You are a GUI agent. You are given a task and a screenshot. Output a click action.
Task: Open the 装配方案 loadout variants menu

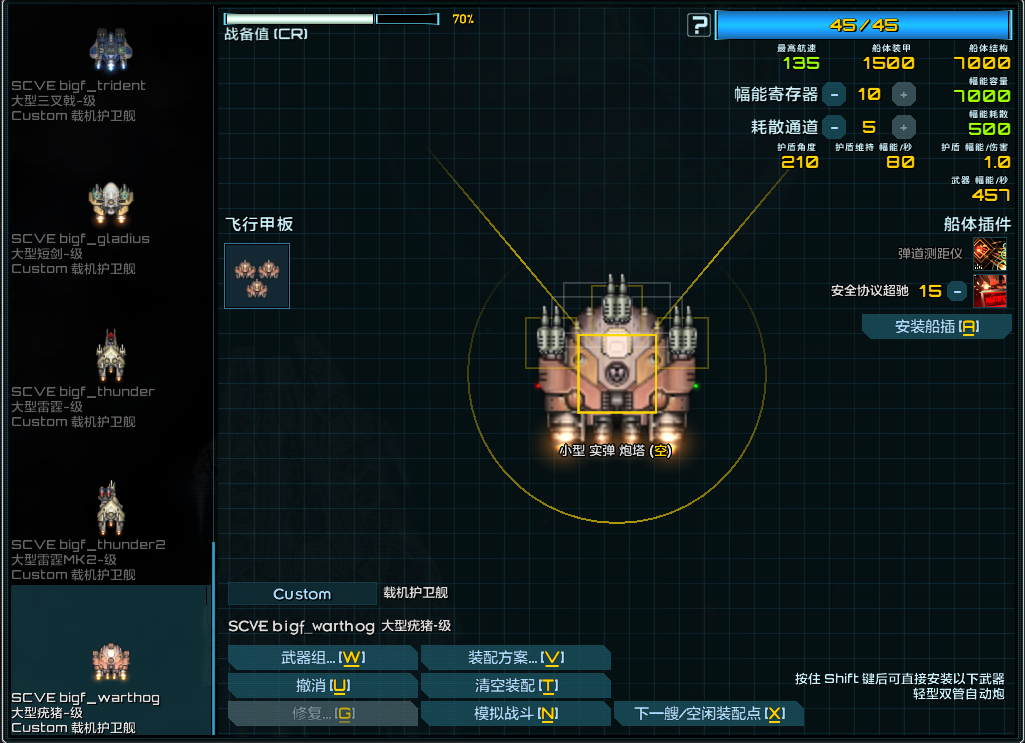click(x=516, y=657)
